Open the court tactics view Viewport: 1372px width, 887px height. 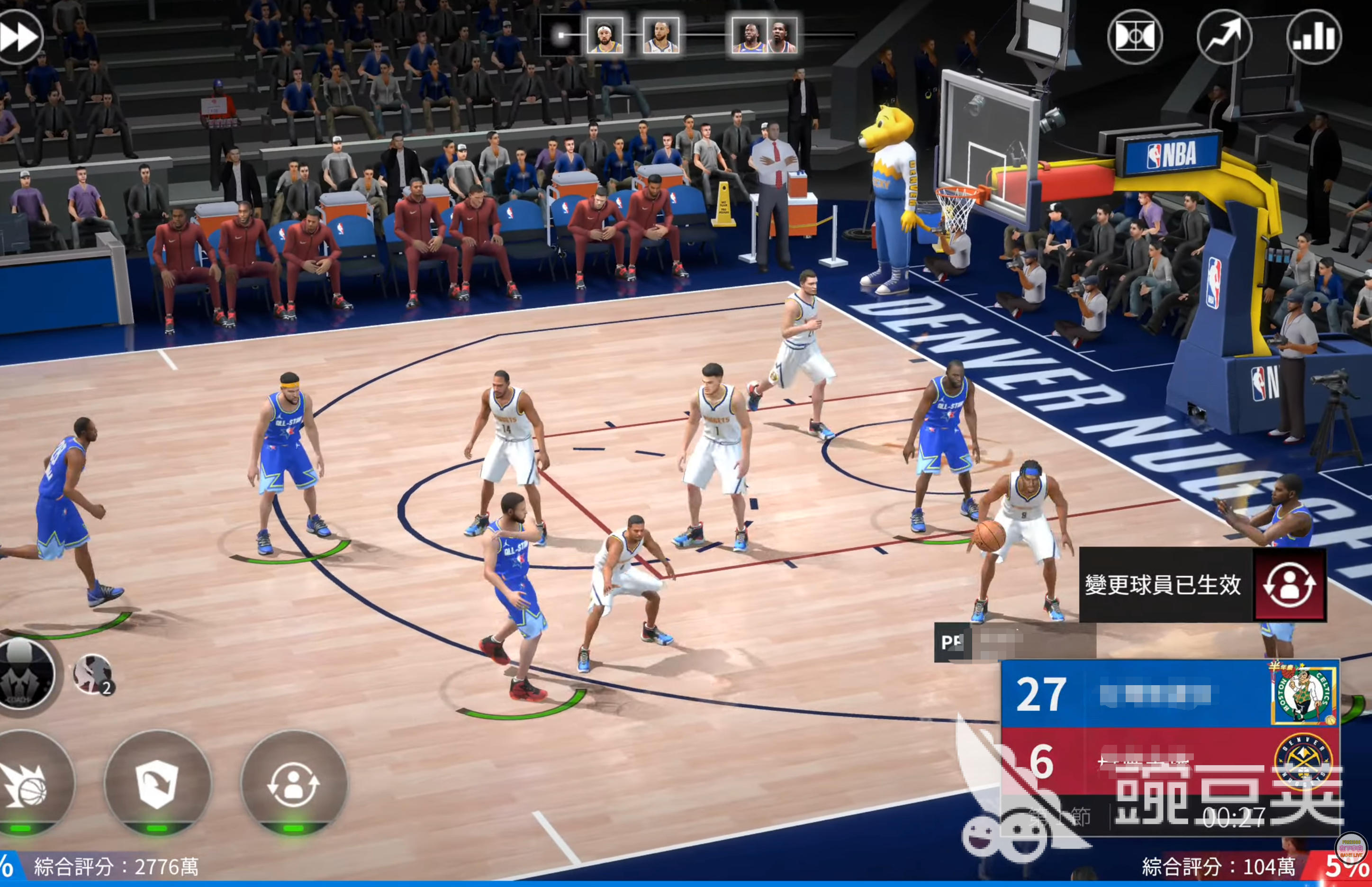point(1135,37)
